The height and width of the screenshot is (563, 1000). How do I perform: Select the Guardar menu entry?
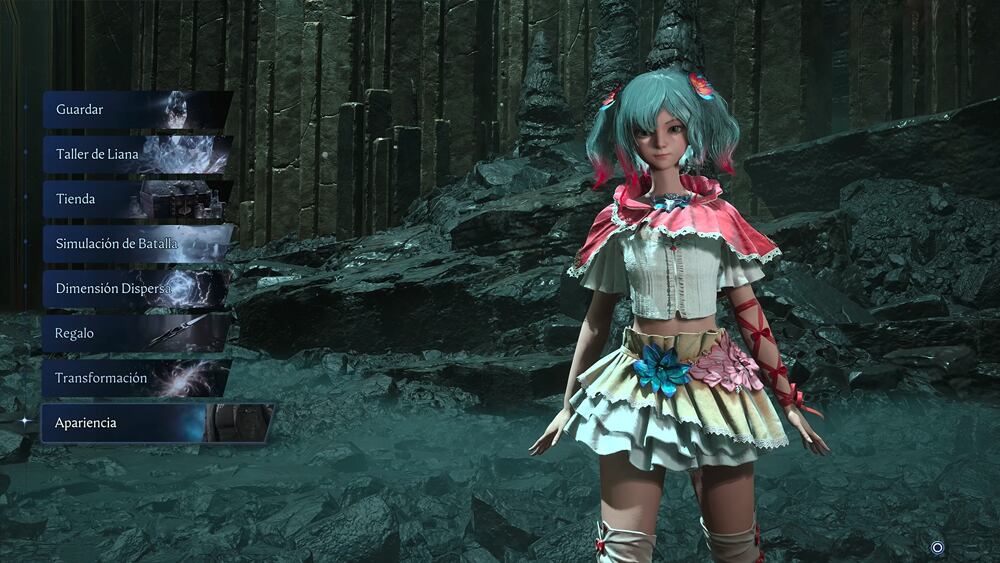(x=135, y=110)
